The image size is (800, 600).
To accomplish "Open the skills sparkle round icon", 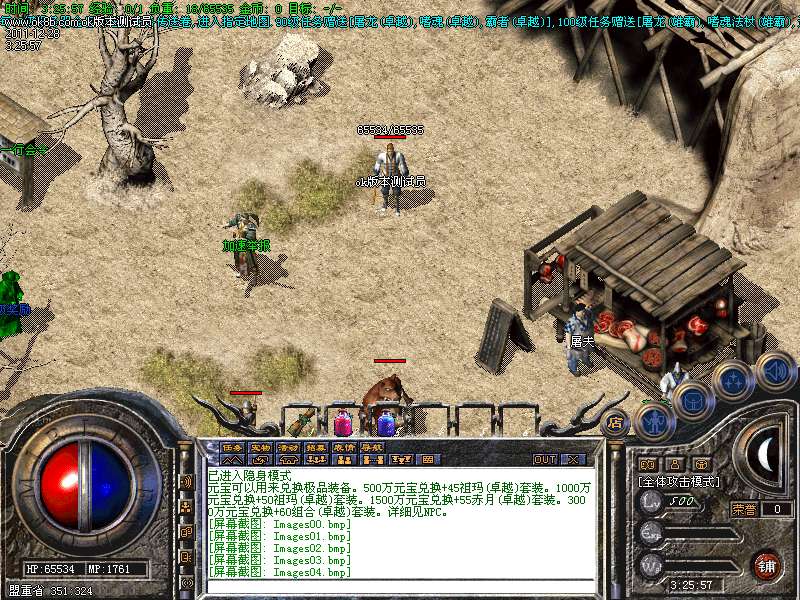I will 732,381.
